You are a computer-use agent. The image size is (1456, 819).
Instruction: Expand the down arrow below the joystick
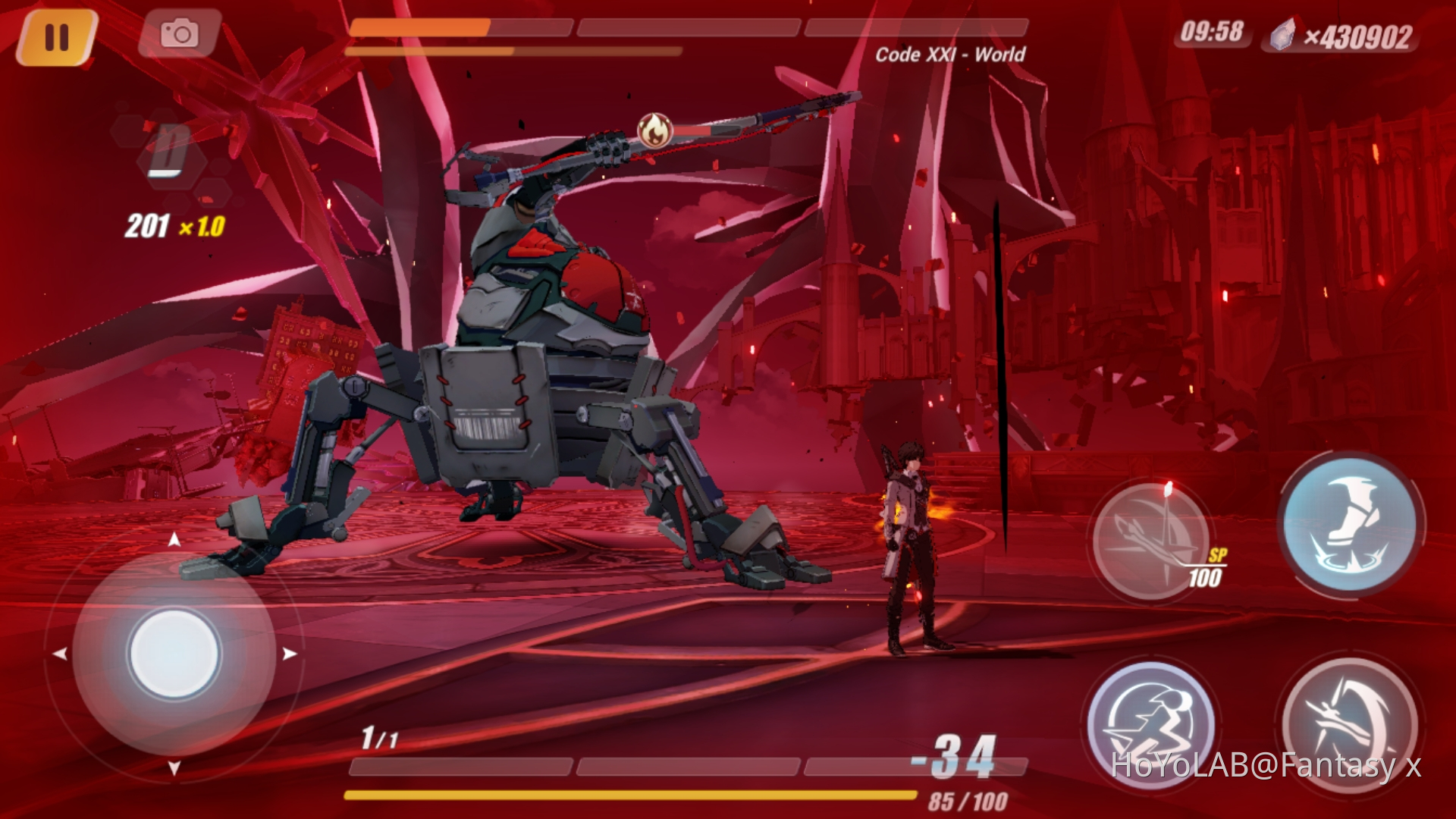173,765
